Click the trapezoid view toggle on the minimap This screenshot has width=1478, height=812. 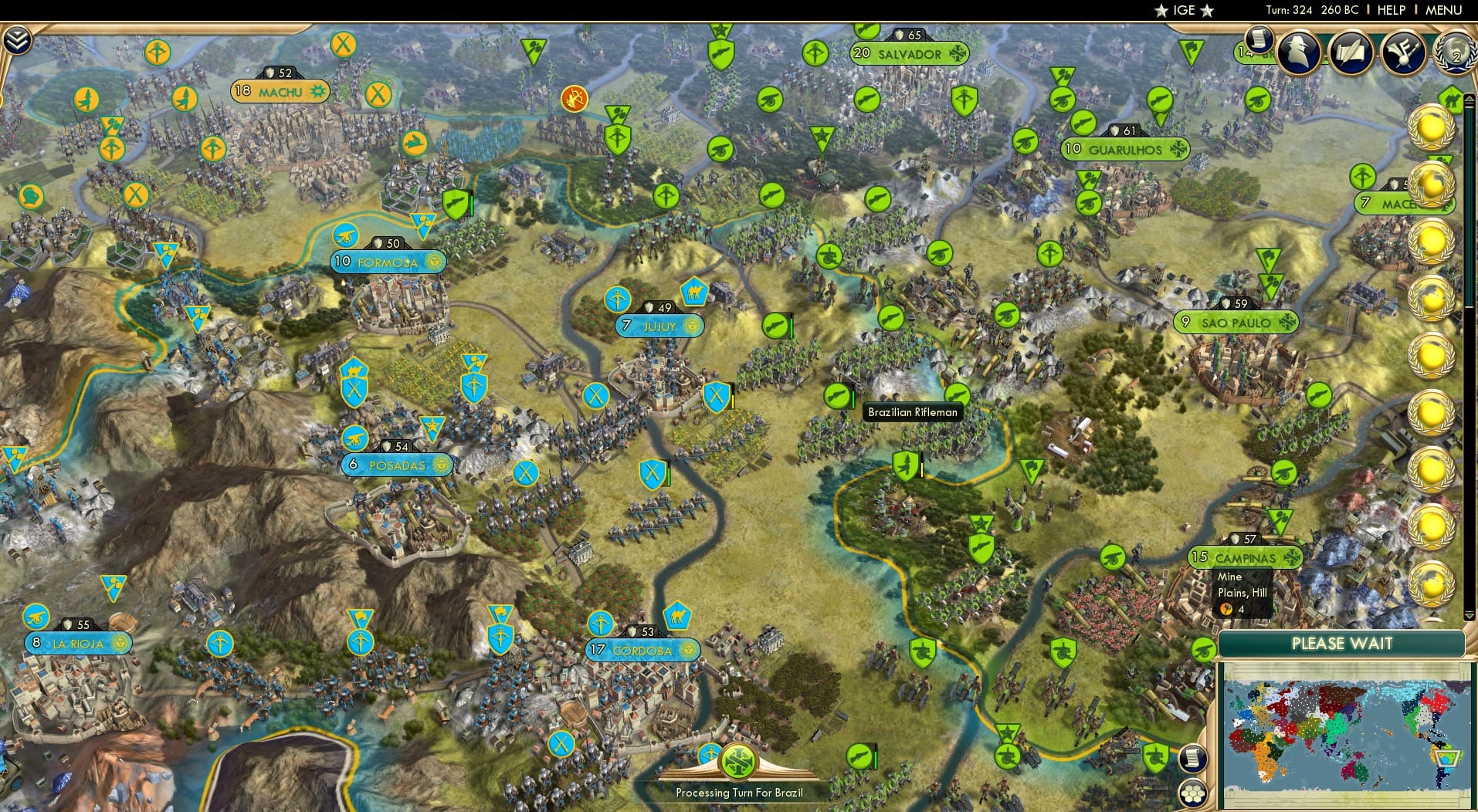pos(1448,759)
